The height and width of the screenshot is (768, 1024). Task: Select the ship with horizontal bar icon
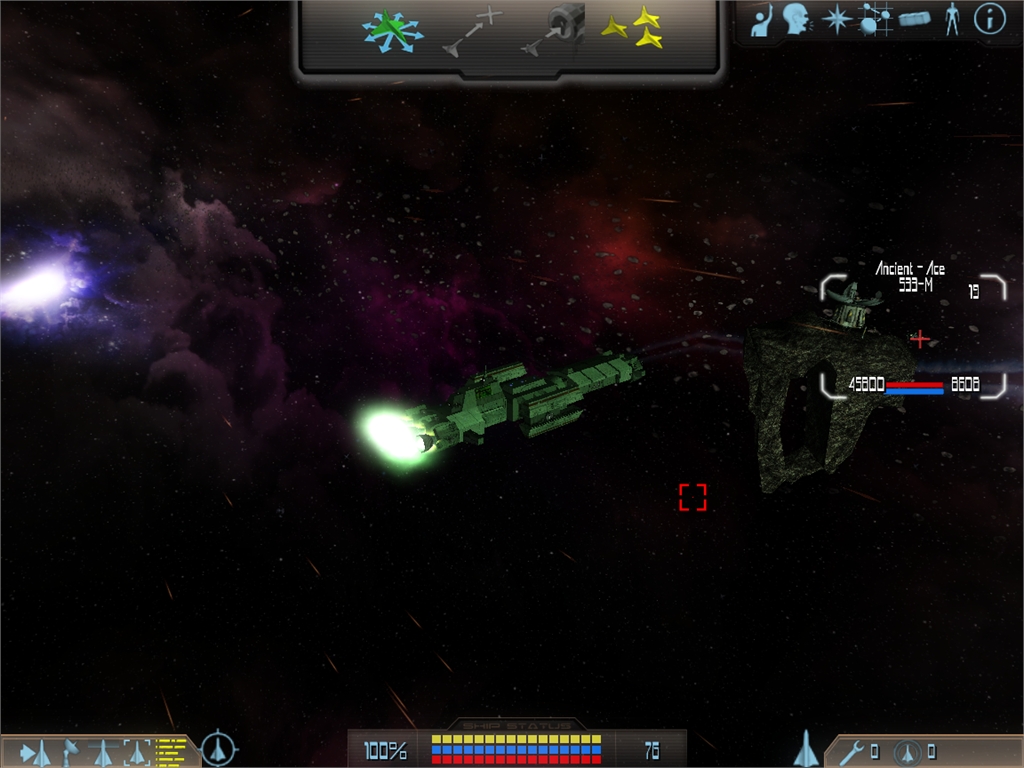pos(103,751)
